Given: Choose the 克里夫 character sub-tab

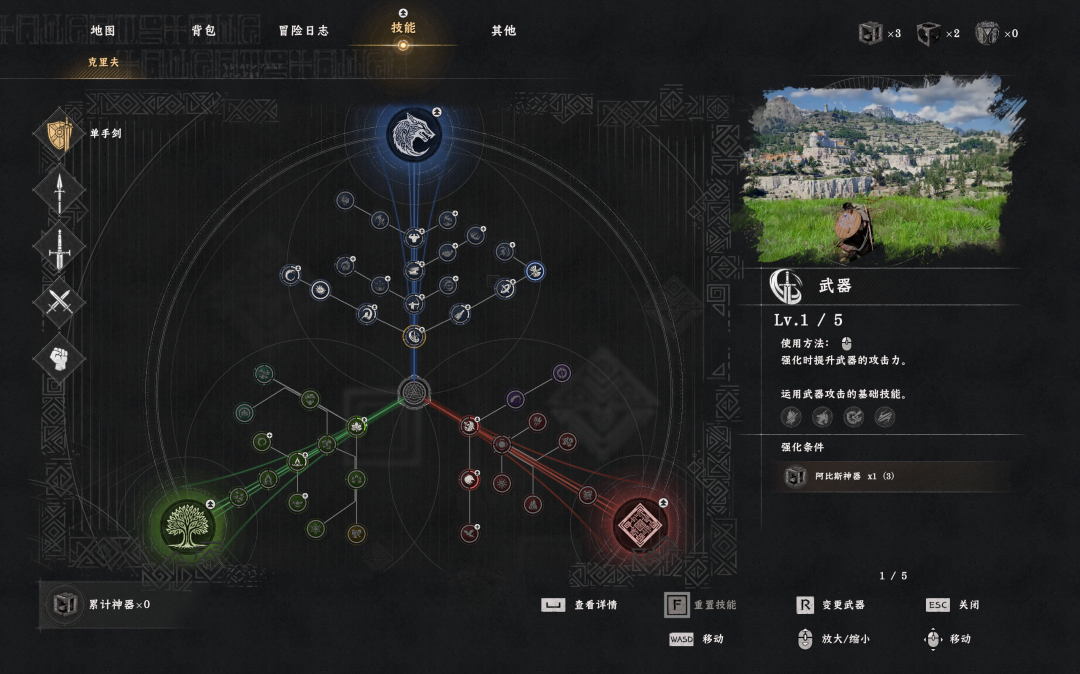Looking at the screenshot, I should pyautogui.click(x=103, y=63).
